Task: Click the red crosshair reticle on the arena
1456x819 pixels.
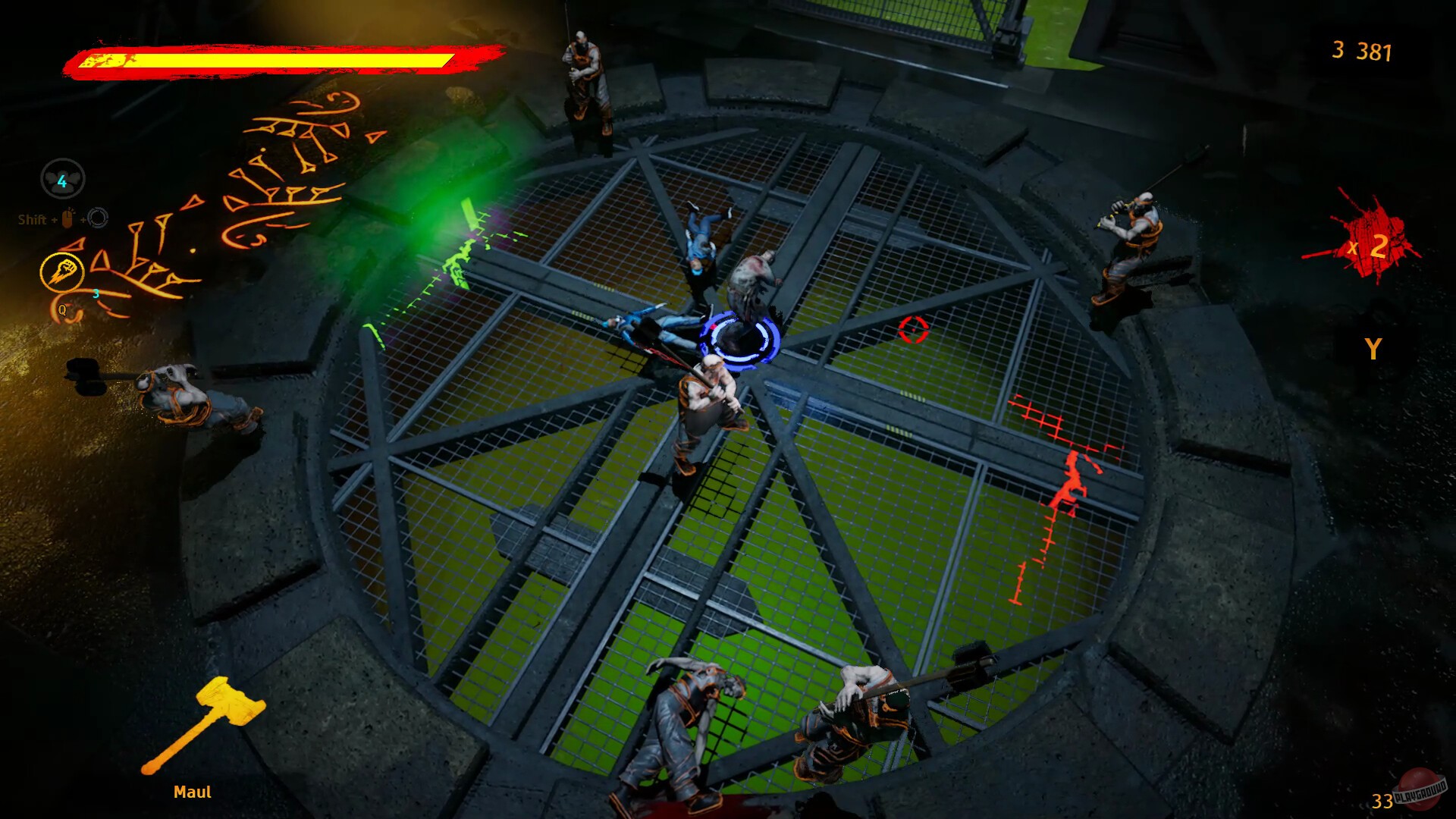Action: 912,330
